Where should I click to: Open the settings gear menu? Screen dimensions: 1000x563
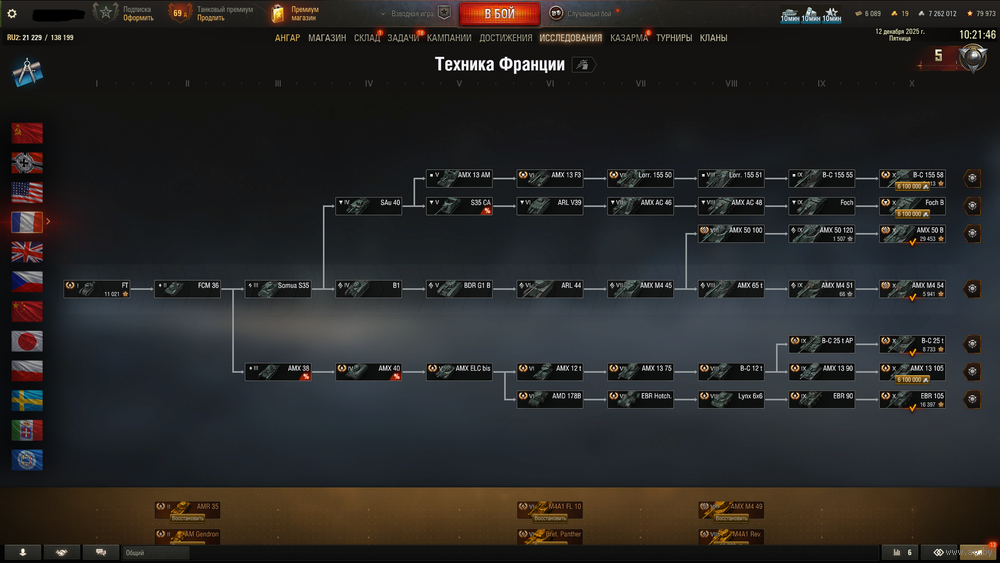[x=12, y=14]
